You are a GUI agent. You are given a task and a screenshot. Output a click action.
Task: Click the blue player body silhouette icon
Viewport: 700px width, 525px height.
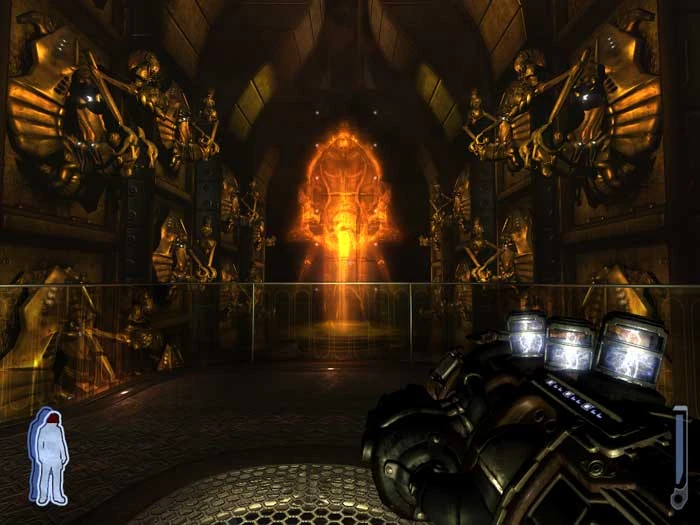[48, 455]
